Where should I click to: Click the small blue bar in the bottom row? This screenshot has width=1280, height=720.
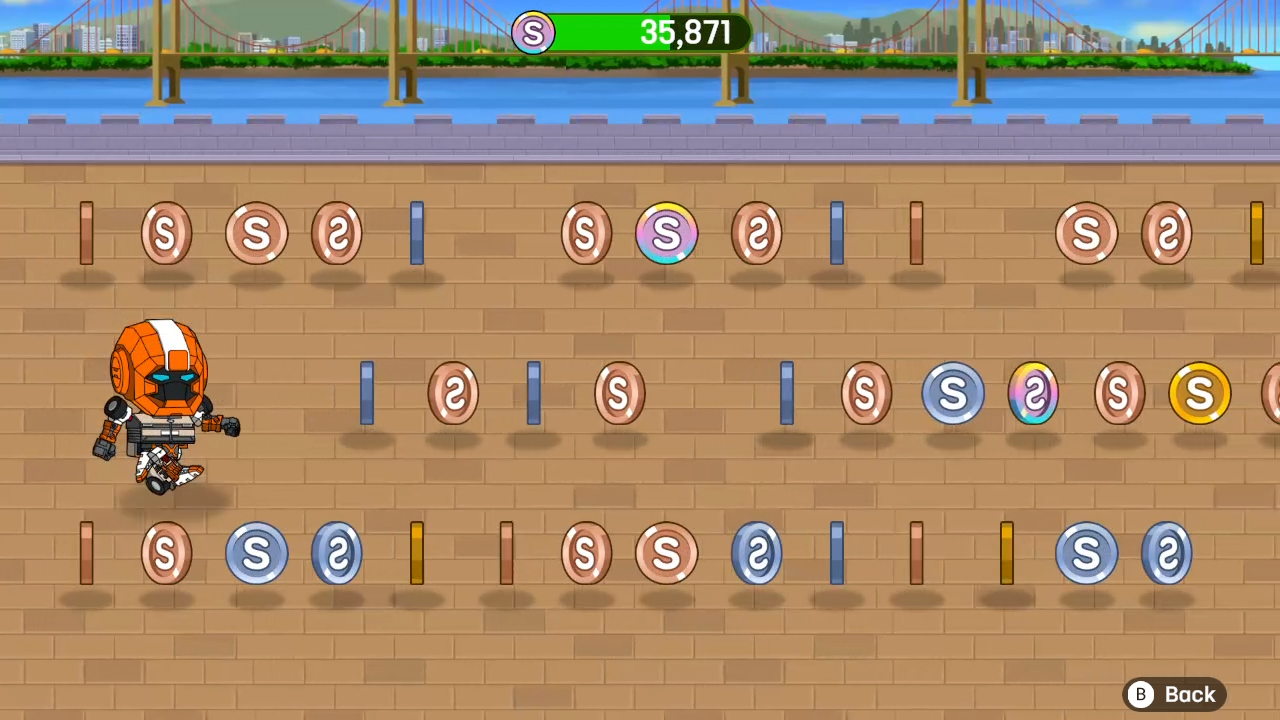tap(836, 553)
